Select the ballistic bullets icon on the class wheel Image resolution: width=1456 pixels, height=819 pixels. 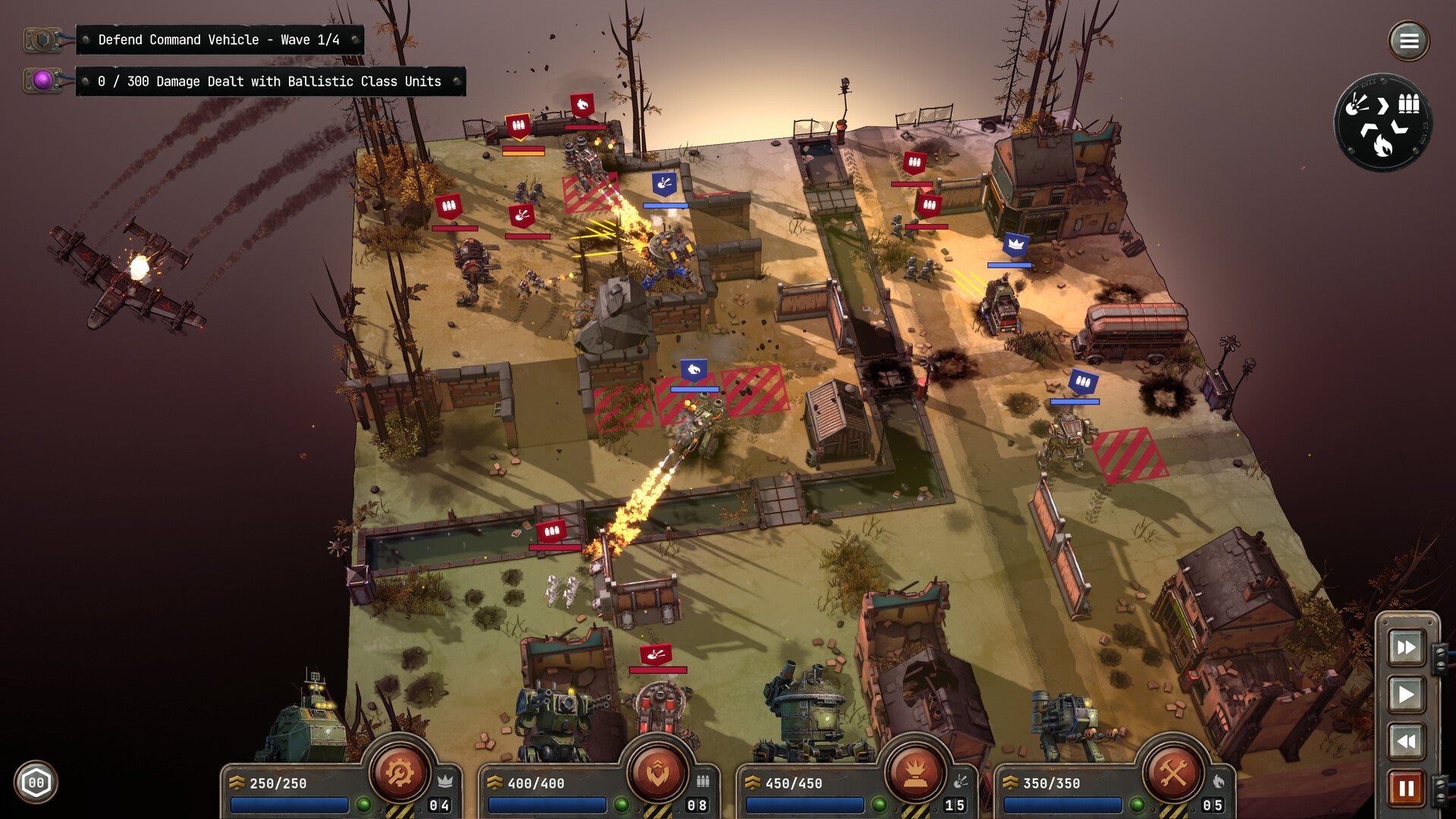pyautogui.click(x=1408, y=104)
